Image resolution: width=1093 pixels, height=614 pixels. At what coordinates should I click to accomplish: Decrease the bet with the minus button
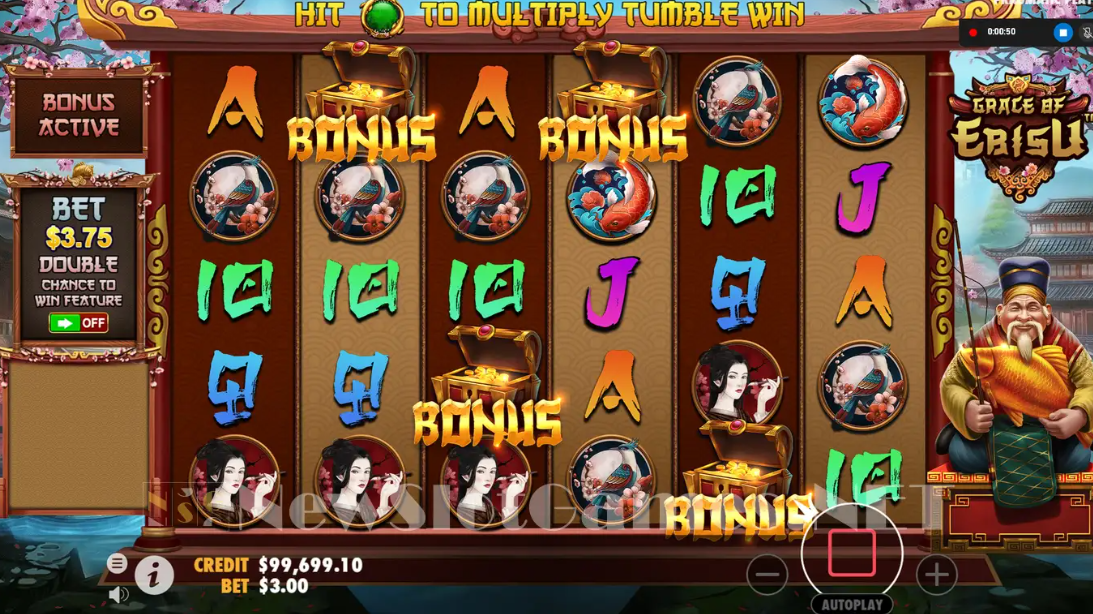767,574
